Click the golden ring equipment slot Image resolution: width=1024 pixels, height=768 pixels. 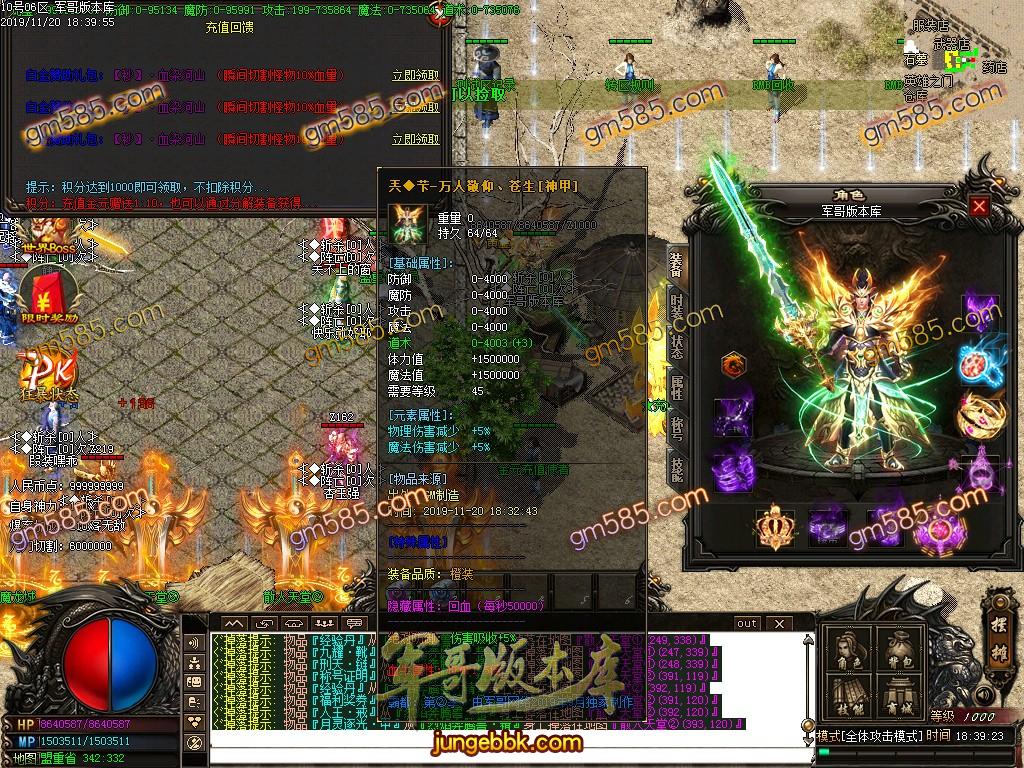[x=979, y=412]
